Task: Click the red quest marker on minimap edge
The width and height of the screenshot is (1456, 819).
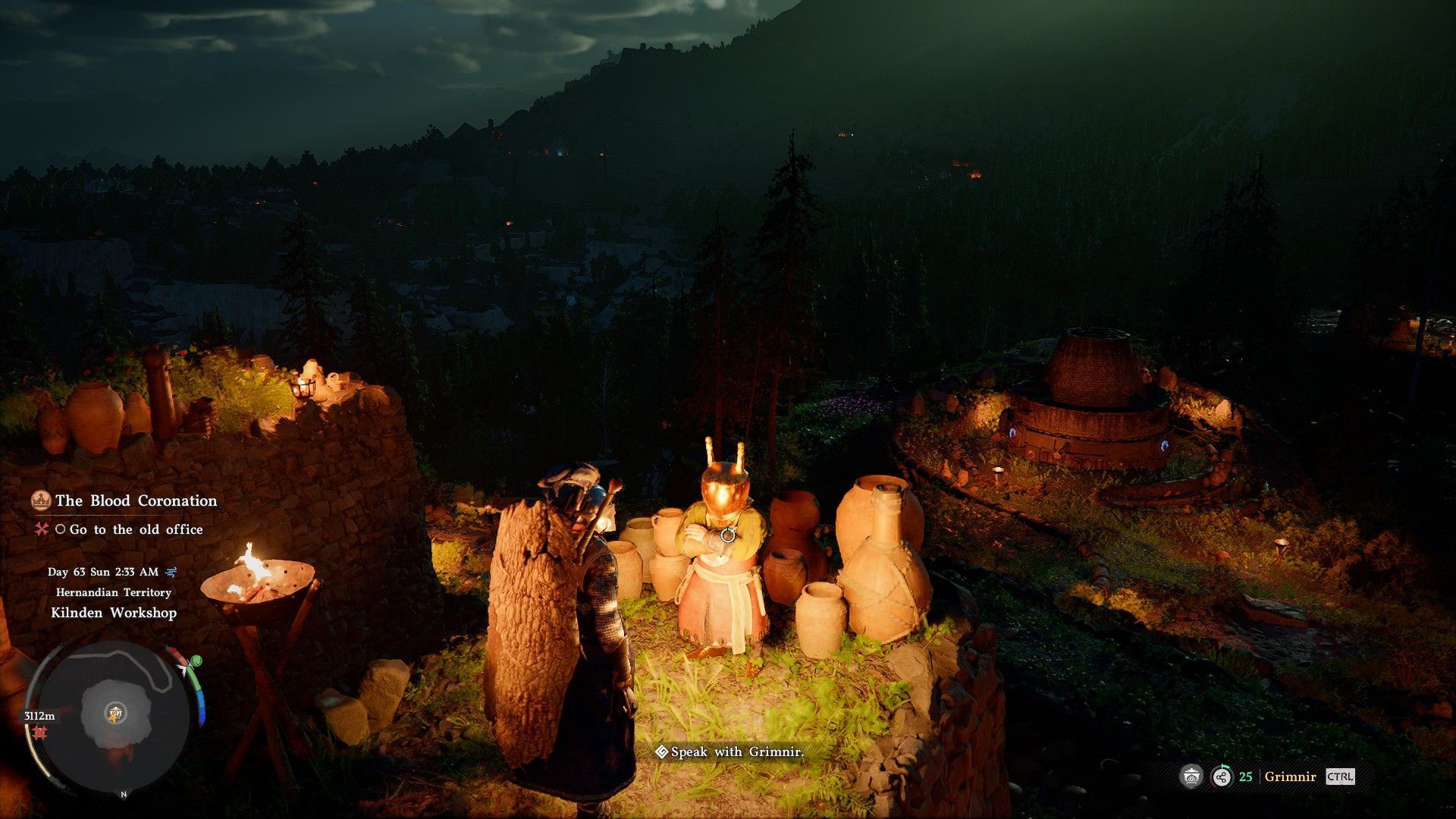Action: pos(39,733)
